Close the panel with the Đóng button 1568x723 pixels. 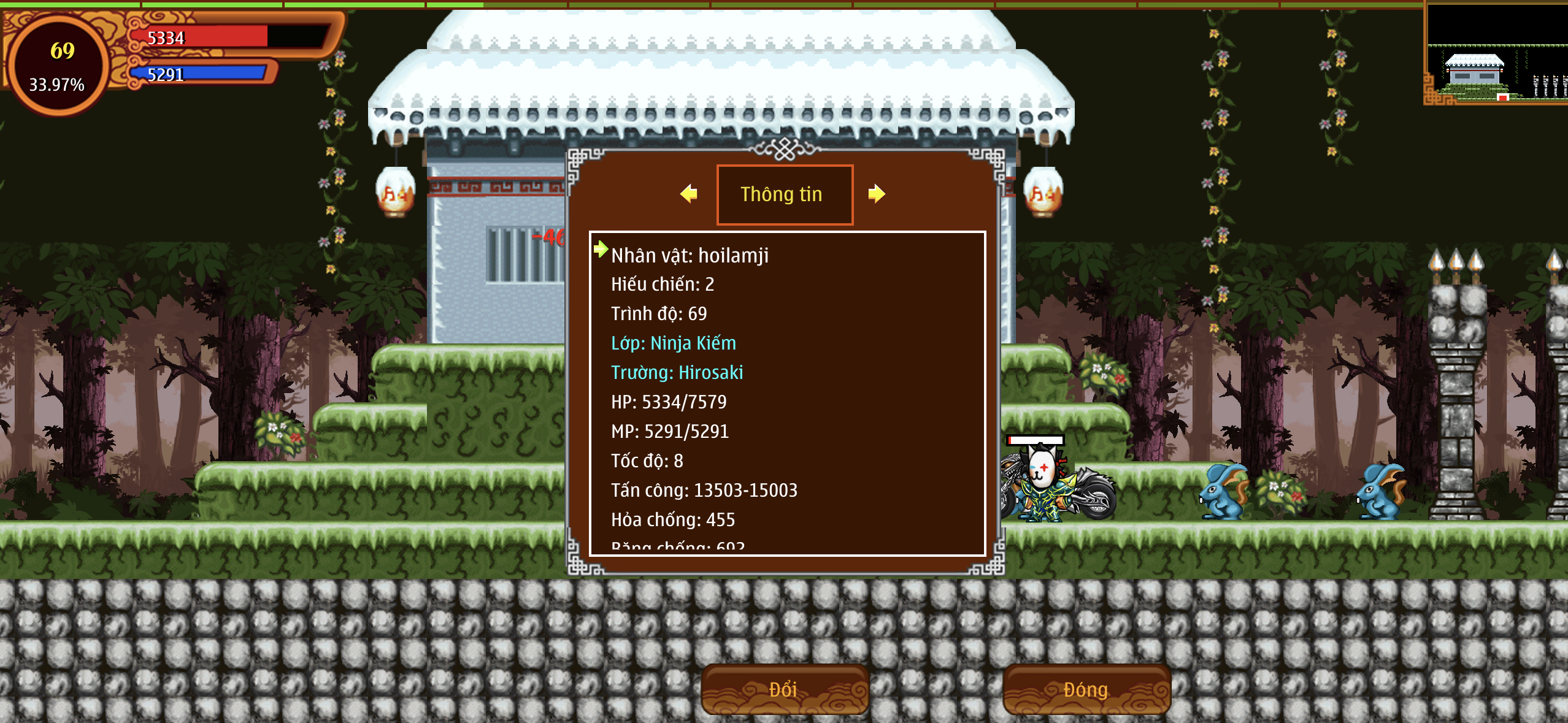click(1086, 689)
